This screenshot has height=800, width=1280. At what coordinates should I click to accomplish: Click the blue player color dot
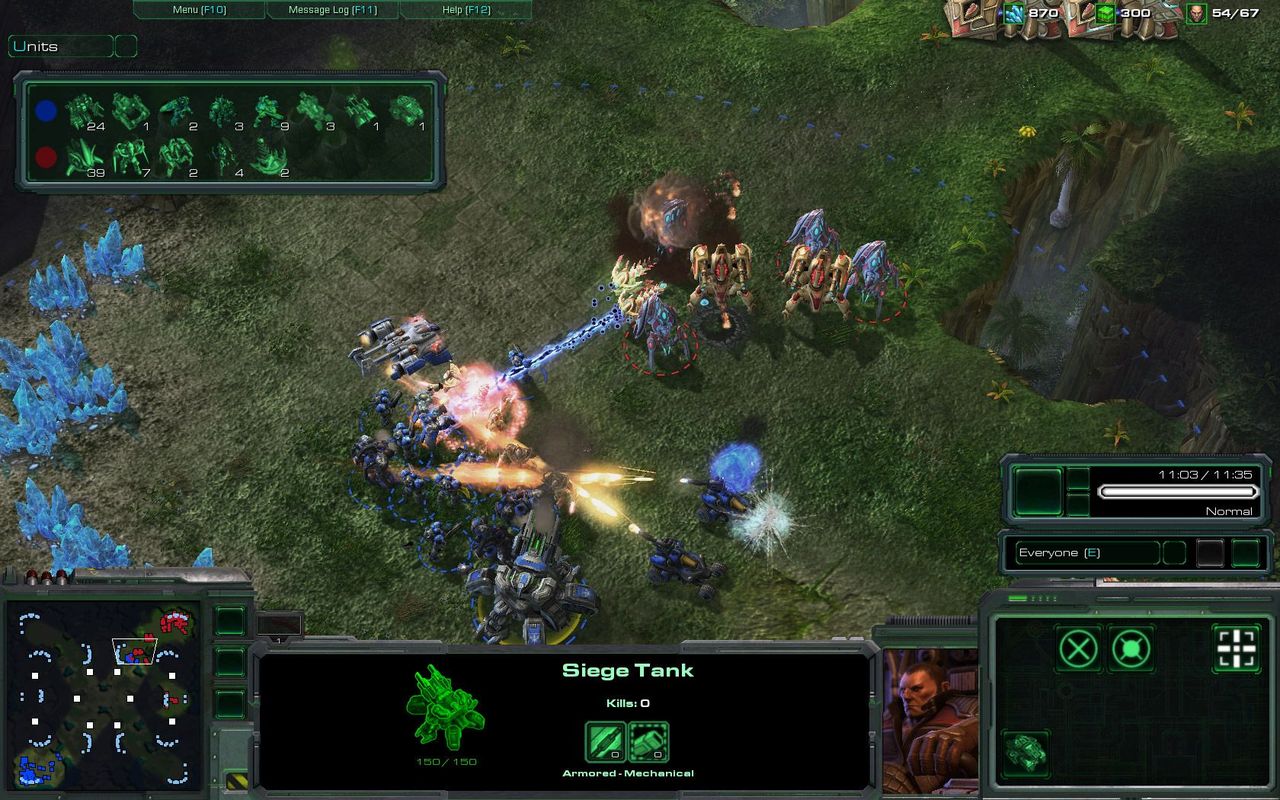[x=46, y=111]
